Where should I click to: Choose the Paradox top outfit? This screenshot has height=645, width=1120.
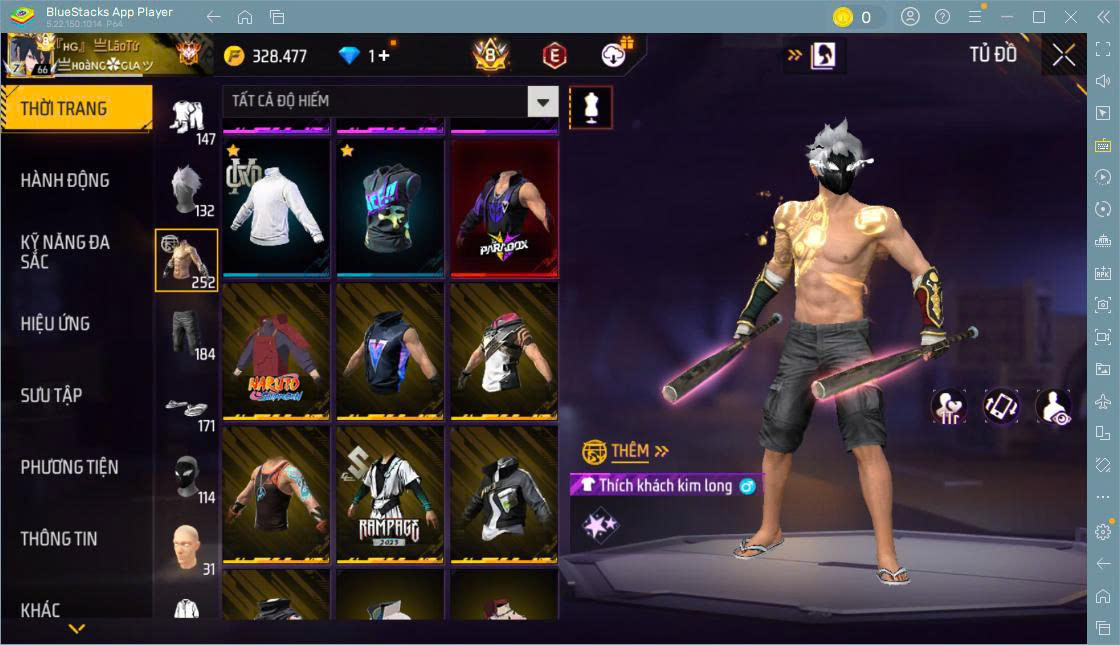(x=504, y=207)
